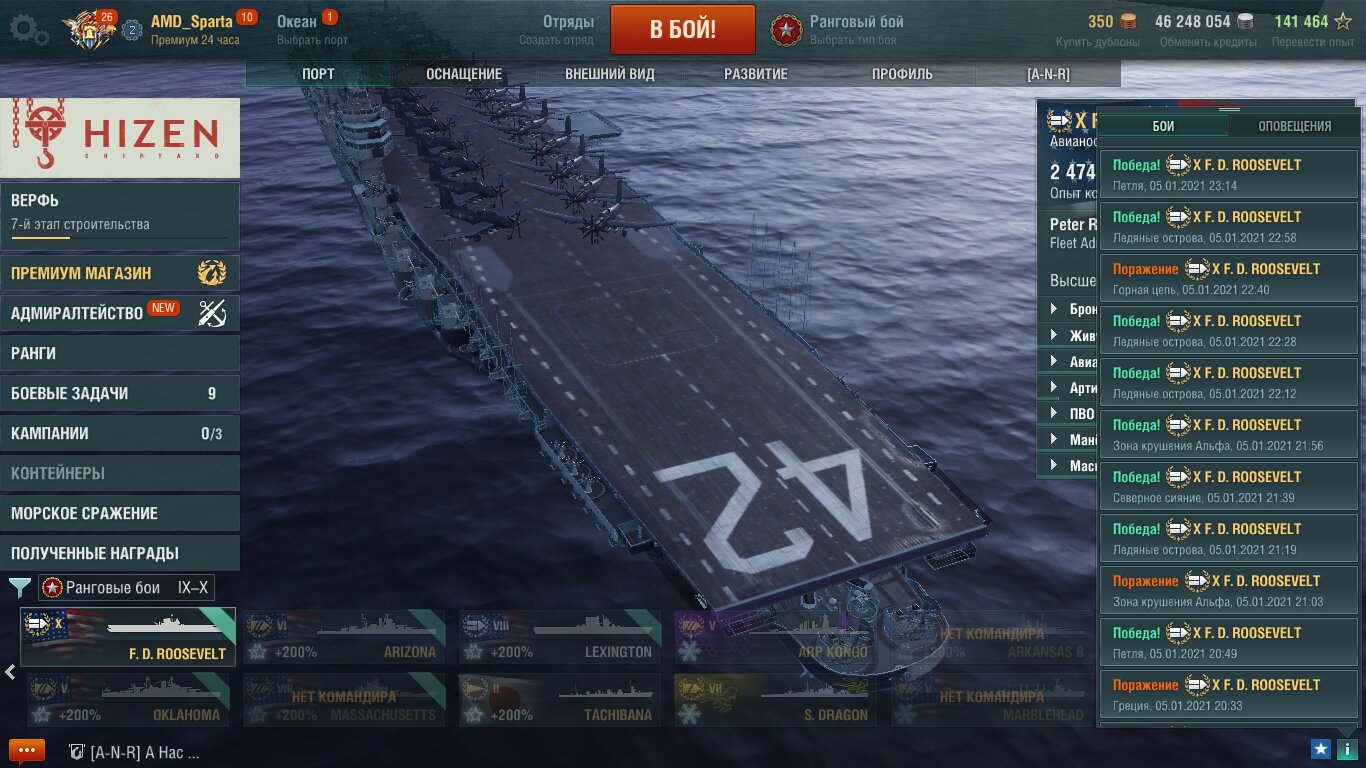The image size is (1366, 768).
Task: Show the ПРОФИЛЬ tab
Action: (x=902, y=74)
